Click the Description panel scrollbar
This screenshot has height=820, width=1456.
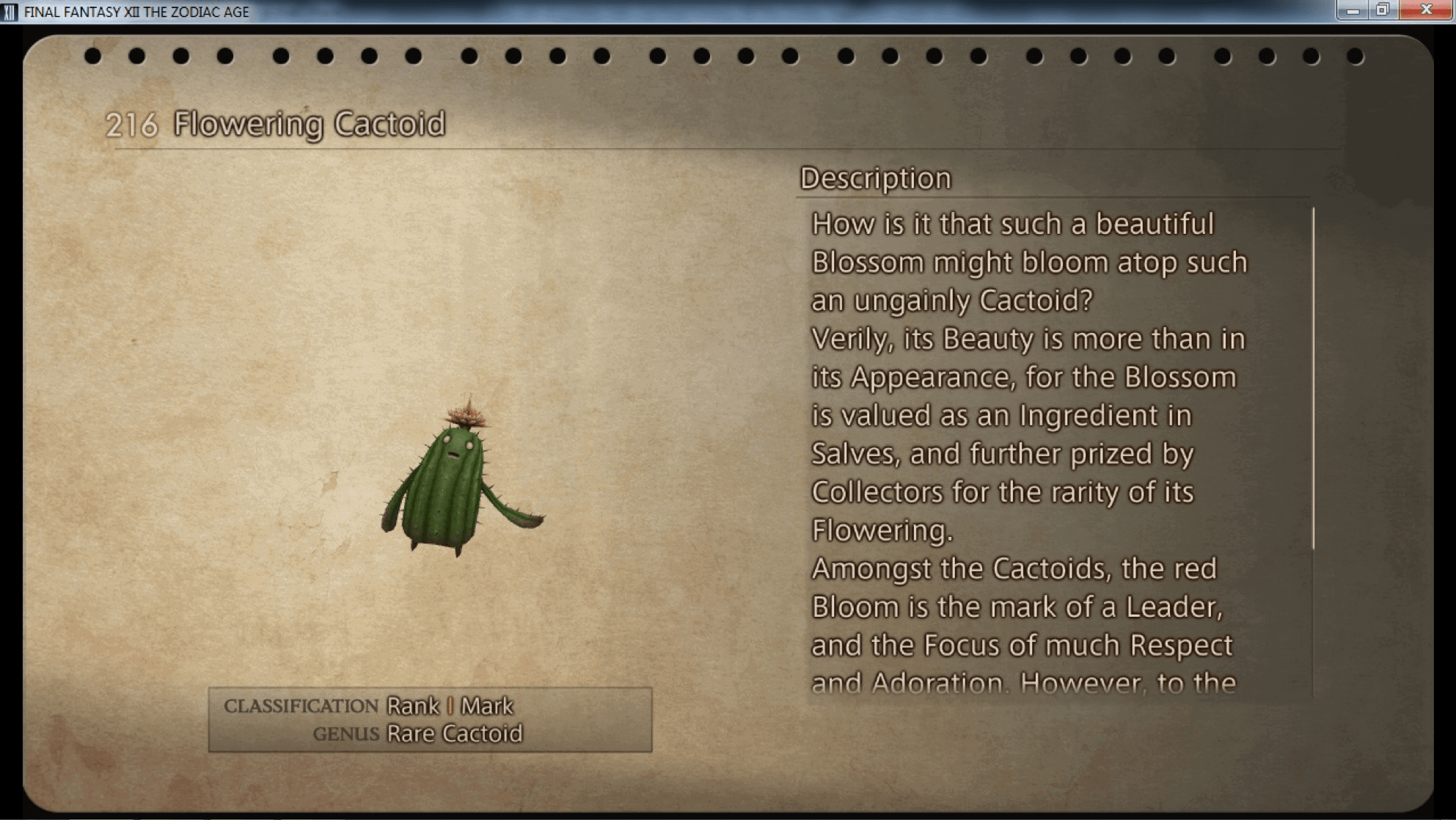(1312, 378)
